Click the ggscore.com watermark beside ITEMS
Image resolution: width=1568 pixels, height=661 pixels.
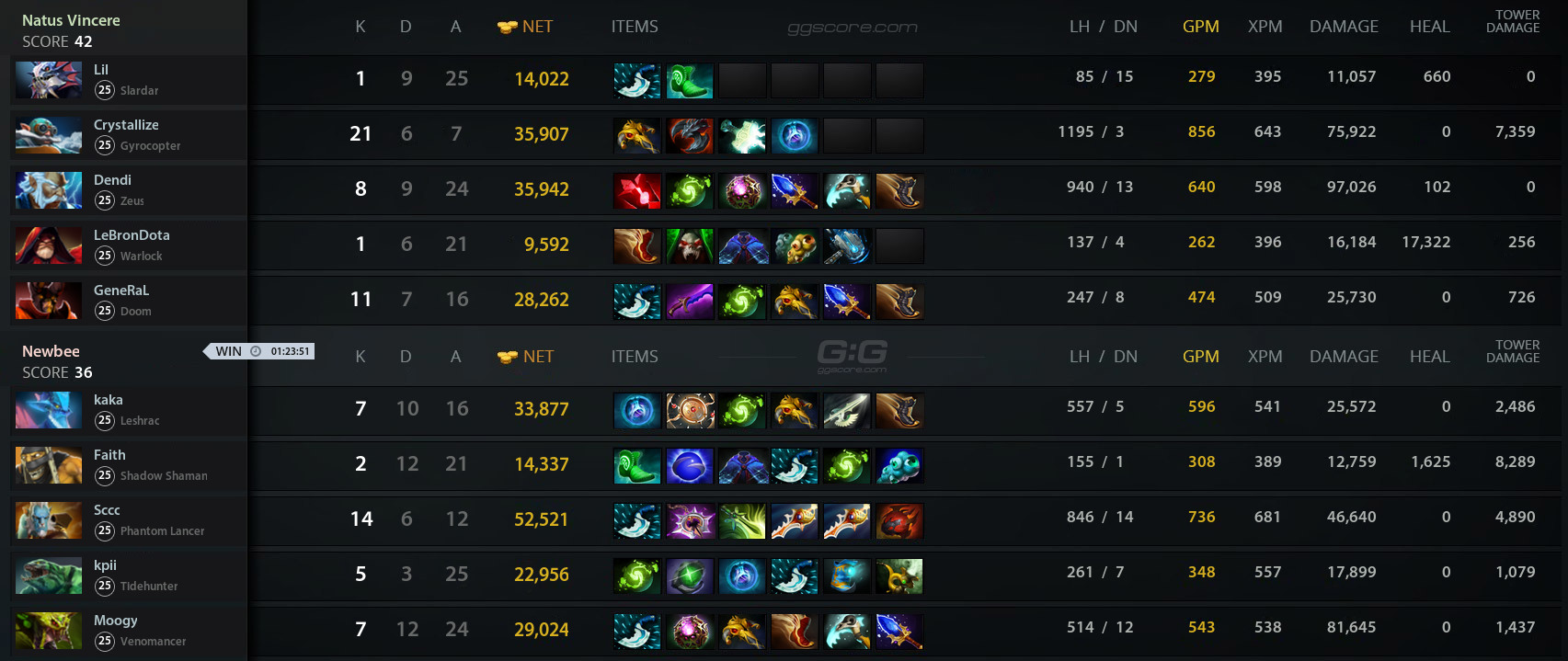(853, 28)
